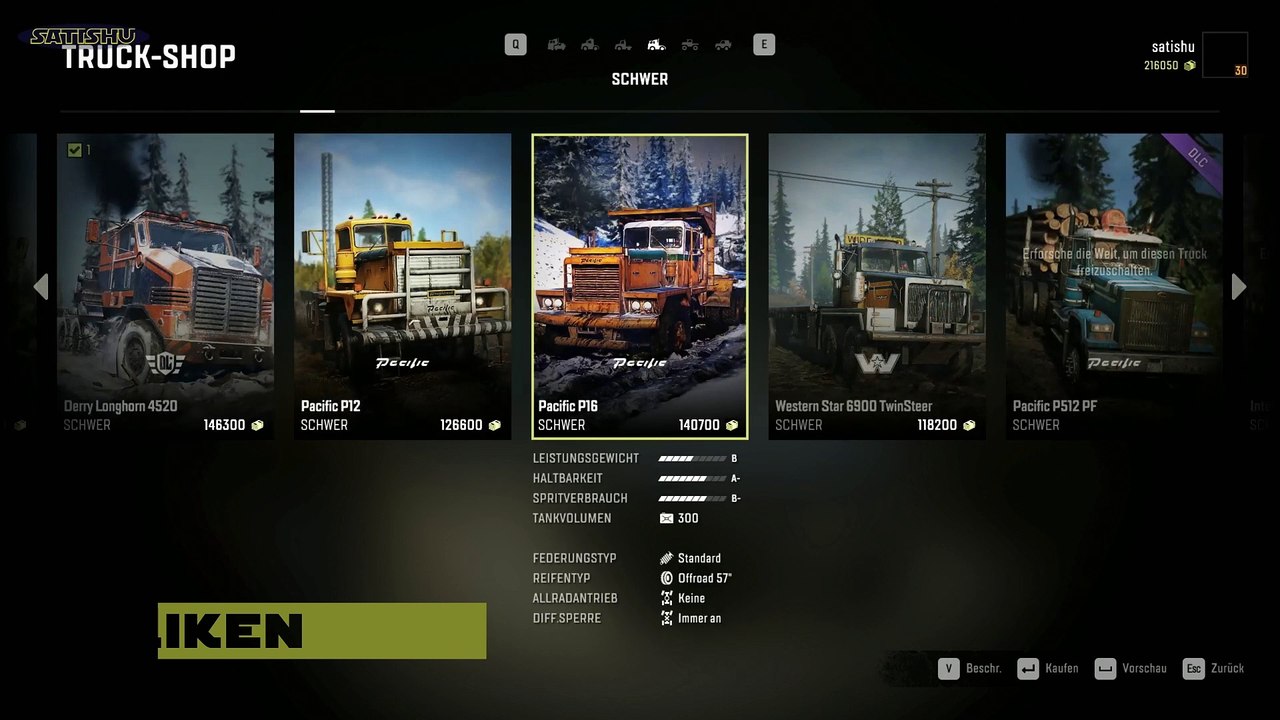Switch to the highlighted heavy truck category tab

coord(656,44)
